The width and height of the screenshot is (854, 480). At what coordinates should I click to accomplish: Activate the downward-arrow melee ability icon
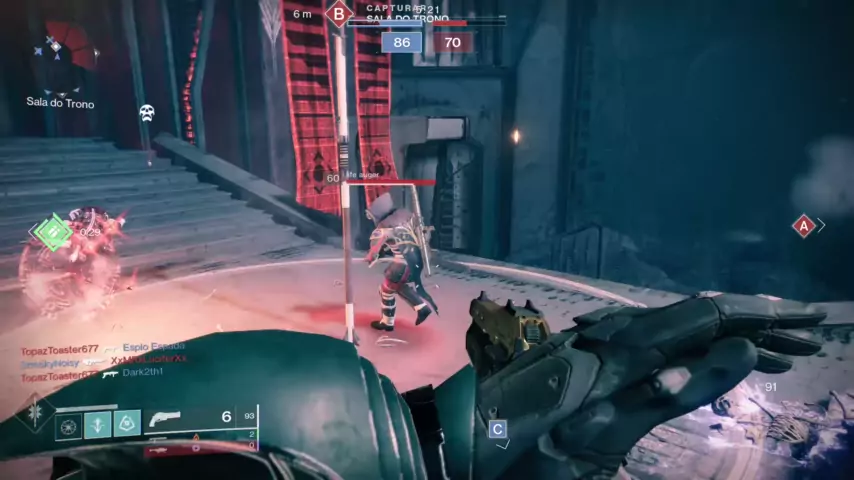pos(97,425)
